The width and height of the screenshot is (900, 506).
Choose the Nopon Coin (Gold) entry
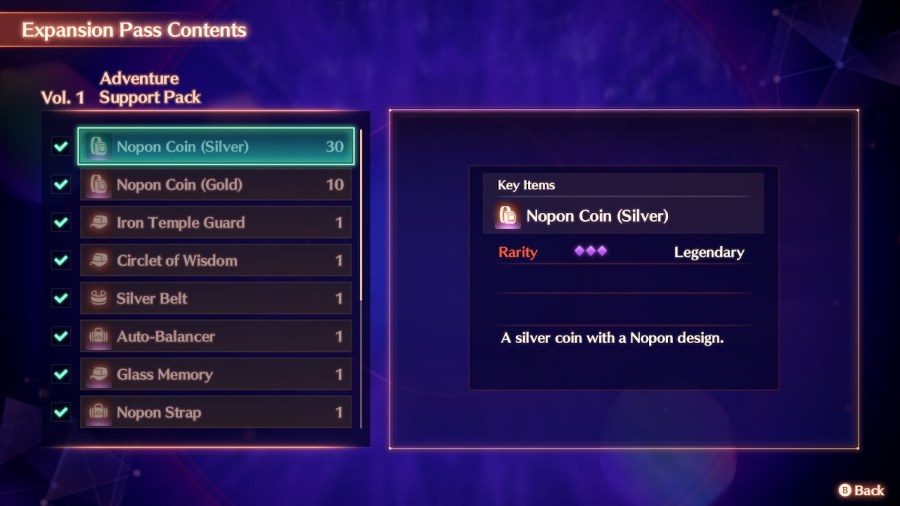(216, 185)
